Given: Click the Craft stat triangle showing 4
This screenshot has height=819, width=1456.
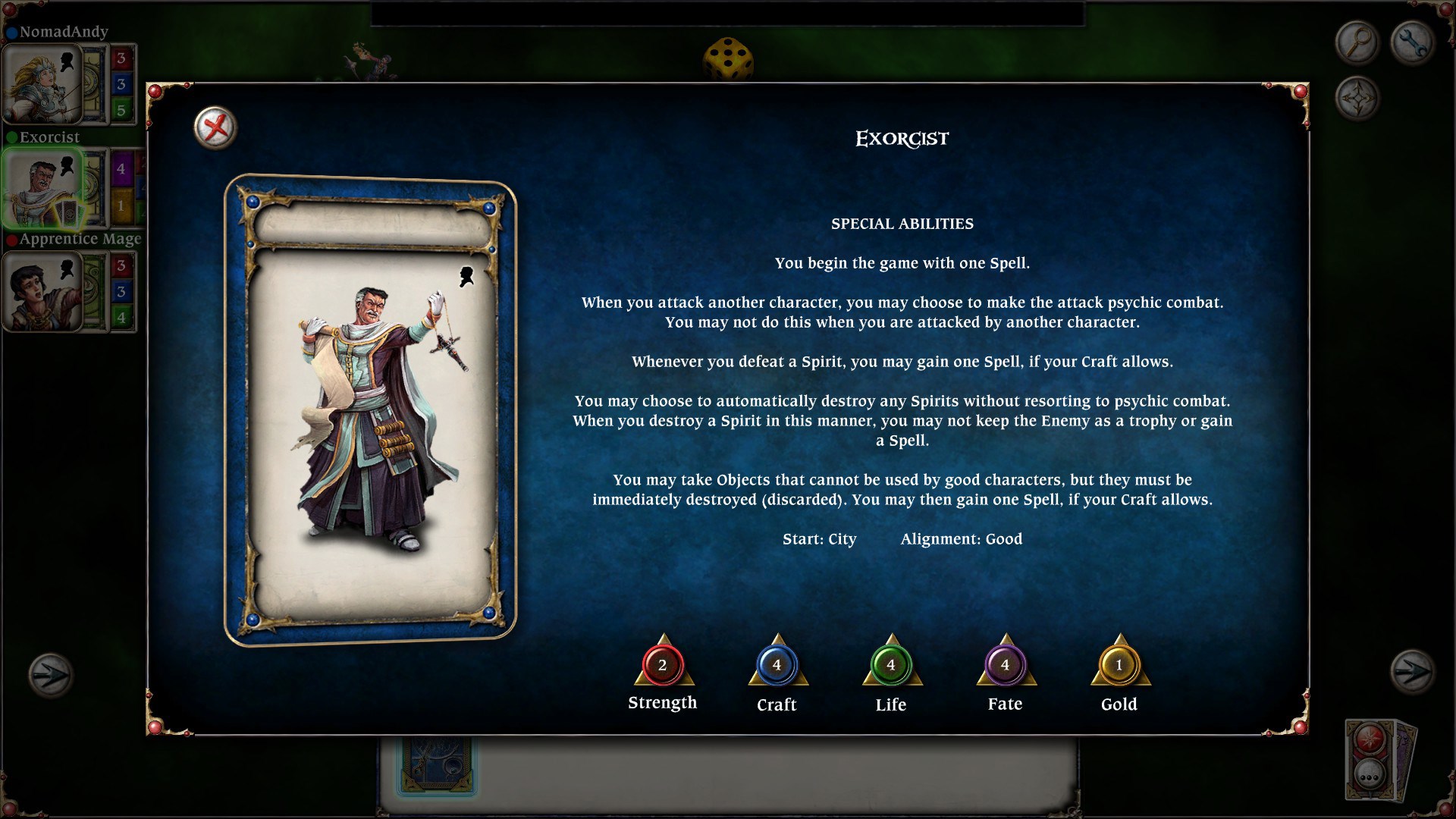Looking at the screenshot, I should [776, 667].
